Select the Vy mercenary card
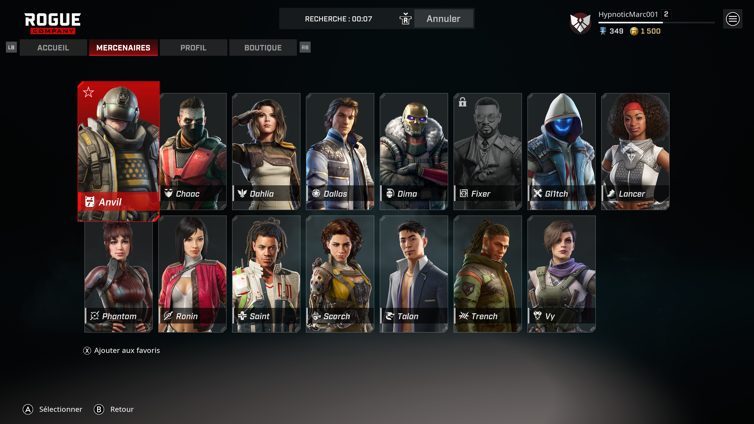754x424 pixels. [561, 273]
